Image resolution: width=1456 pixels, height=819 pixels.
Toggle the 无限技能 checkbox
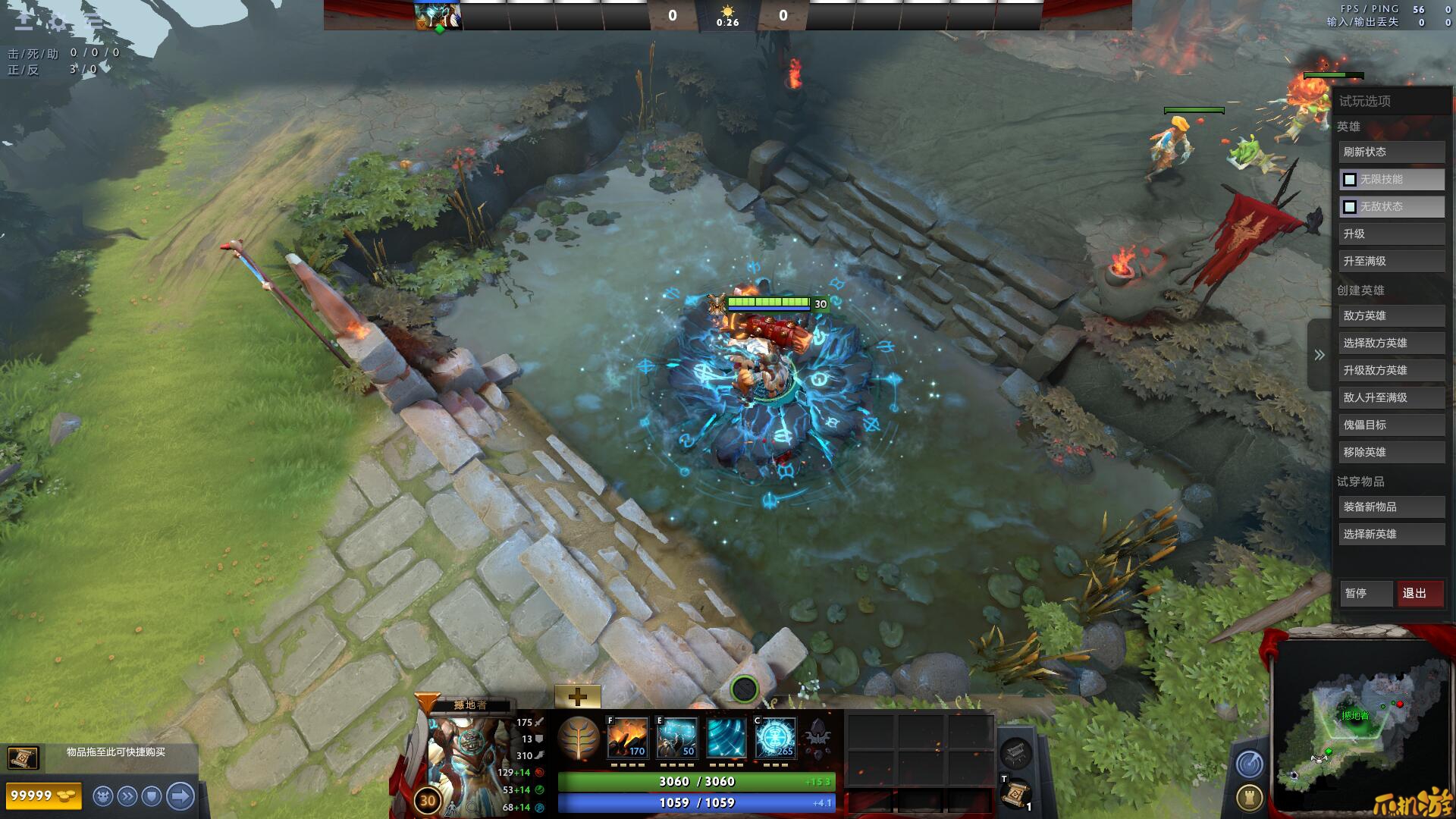(1350, 180)
